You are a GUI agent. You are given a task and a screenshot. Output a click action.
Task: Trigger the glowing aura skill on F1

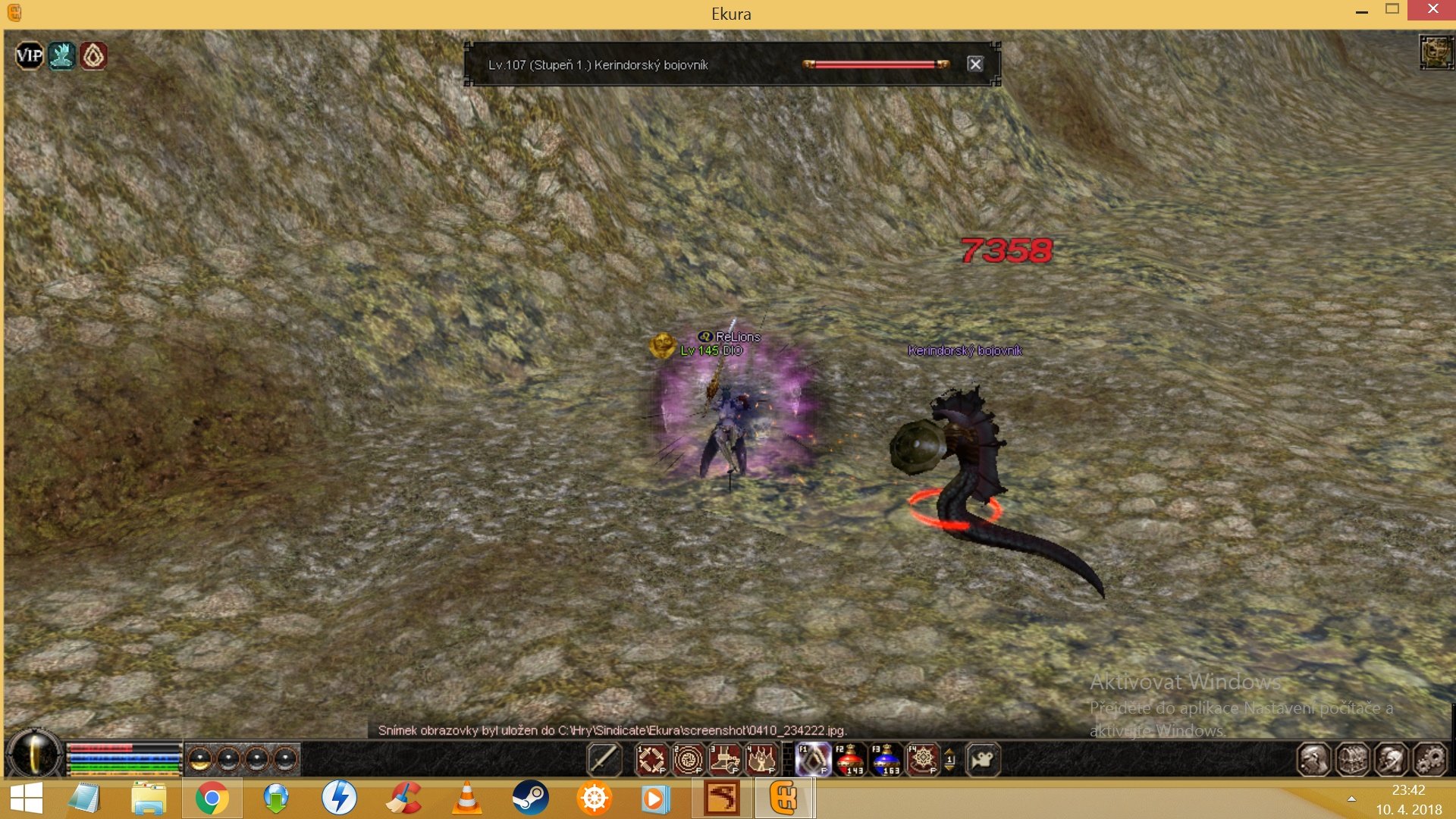pyautogui.click(x=813, y=759)
